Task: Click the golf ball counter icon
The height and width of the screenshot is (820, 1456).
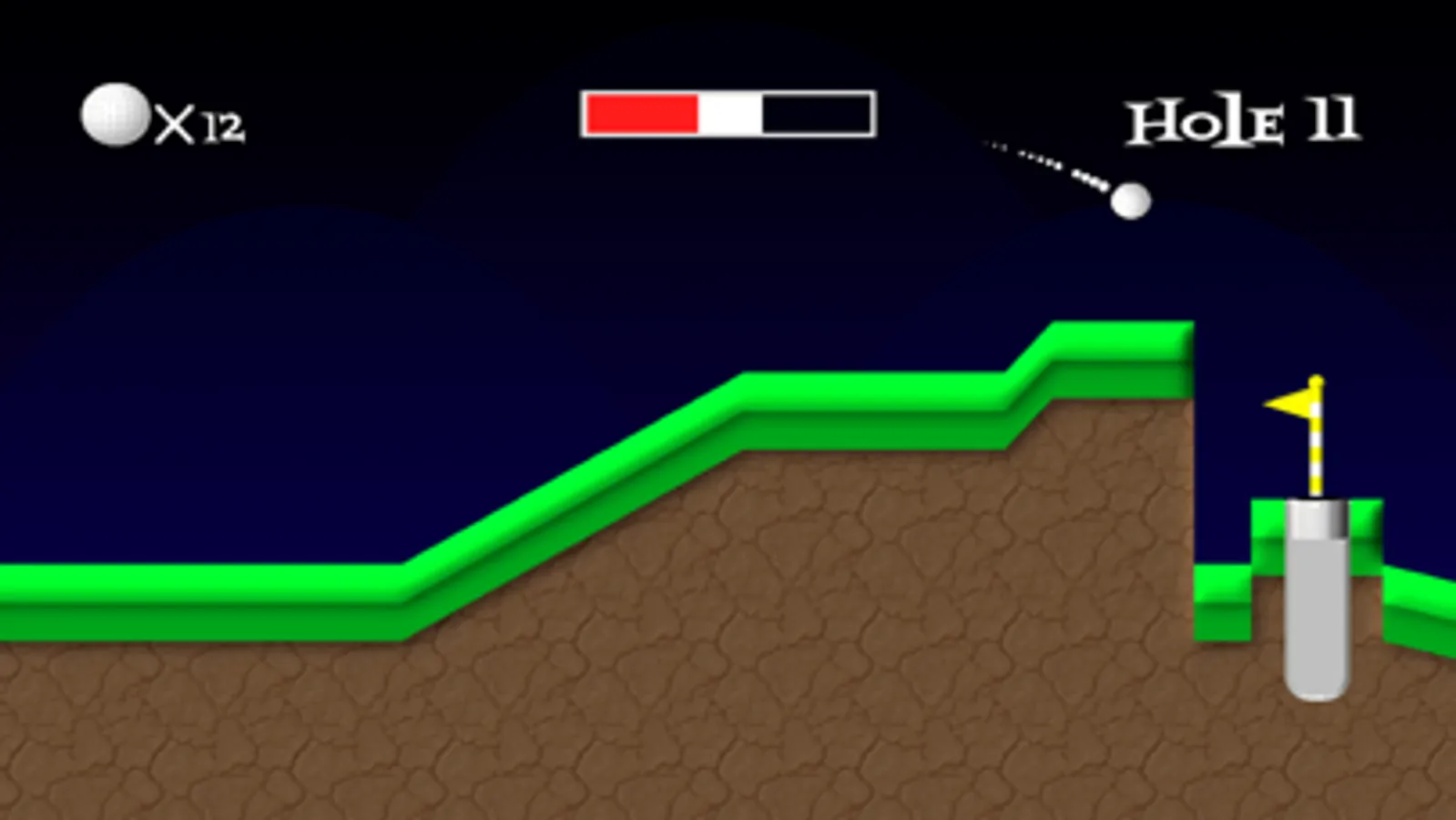Action: [113, 115]
